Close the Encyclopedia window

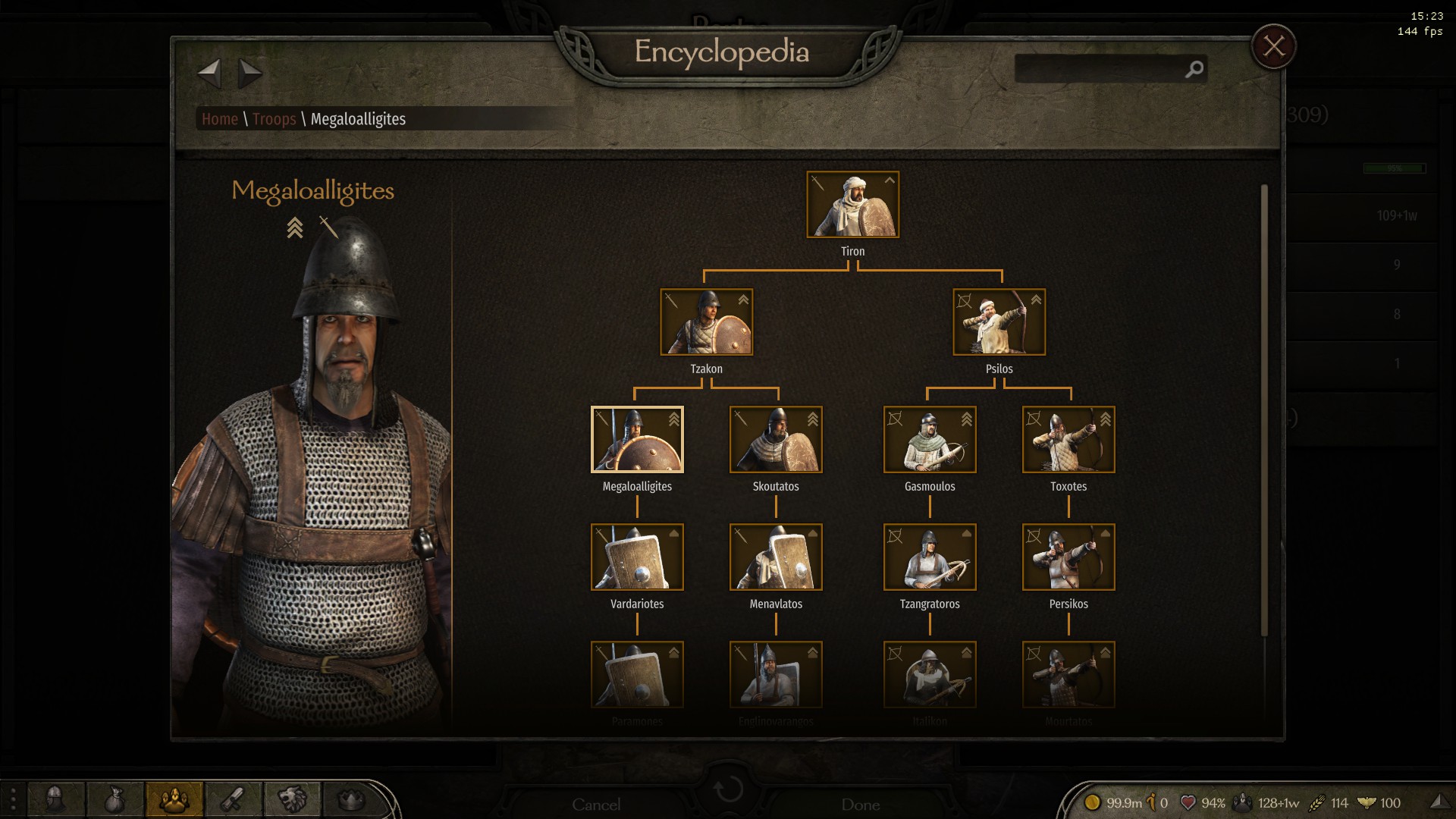pos(1273,47)
